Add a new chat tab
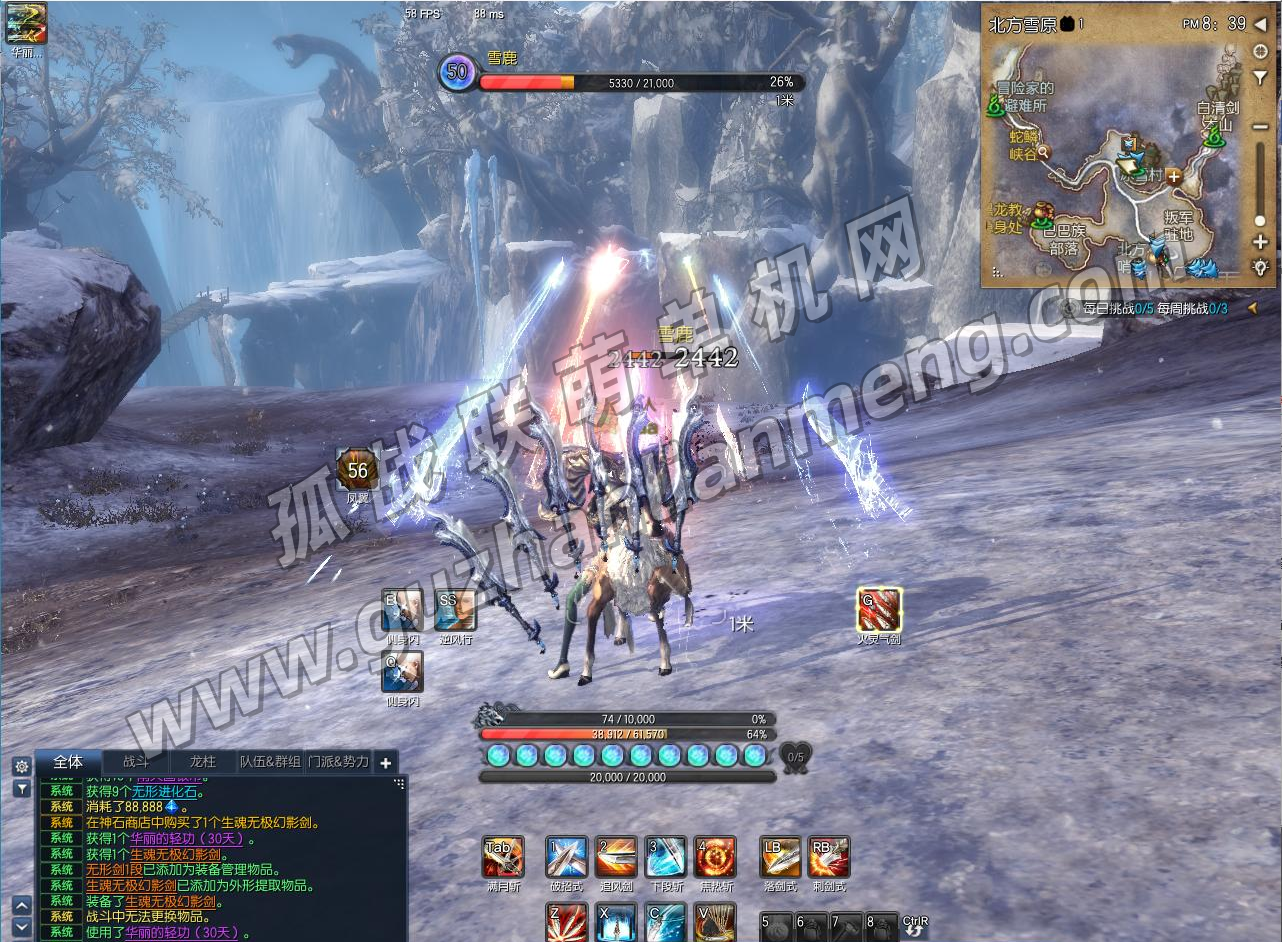Image resolution: width=1282 pixels, height=942 pixels. (386, 763)
